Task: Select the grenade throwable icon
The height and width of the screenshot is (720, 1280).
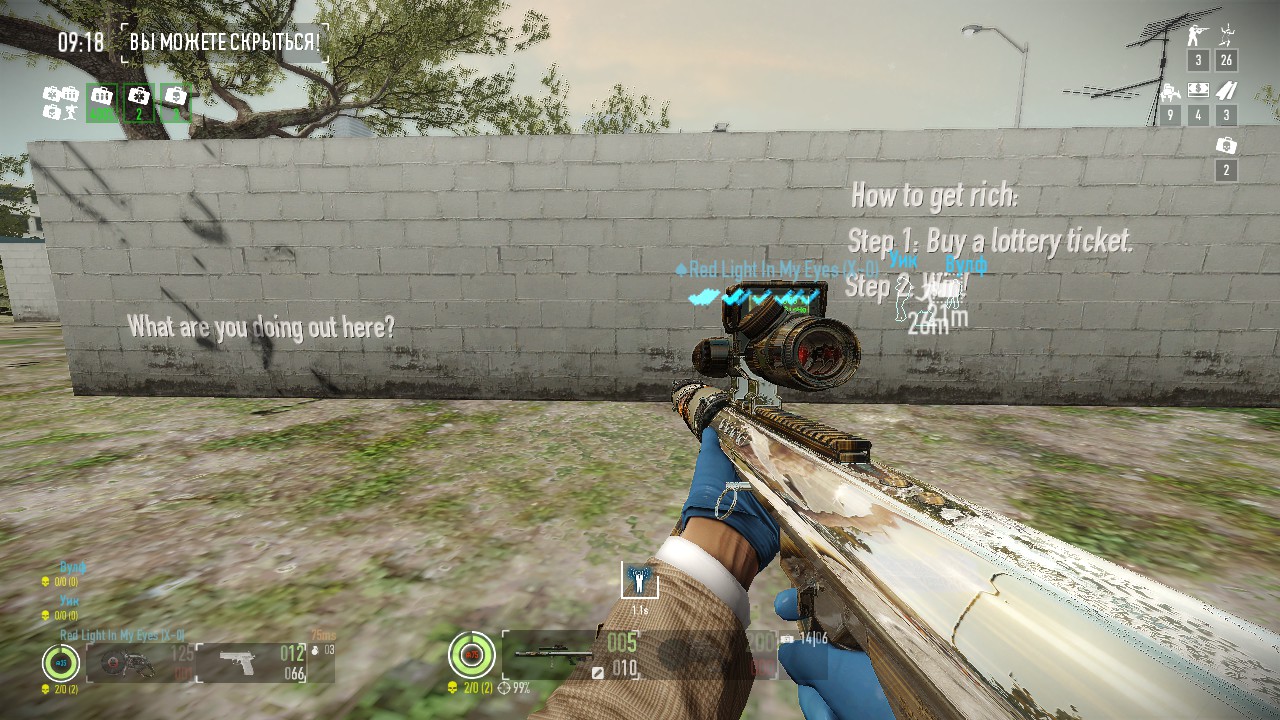Action: [318, 650]
